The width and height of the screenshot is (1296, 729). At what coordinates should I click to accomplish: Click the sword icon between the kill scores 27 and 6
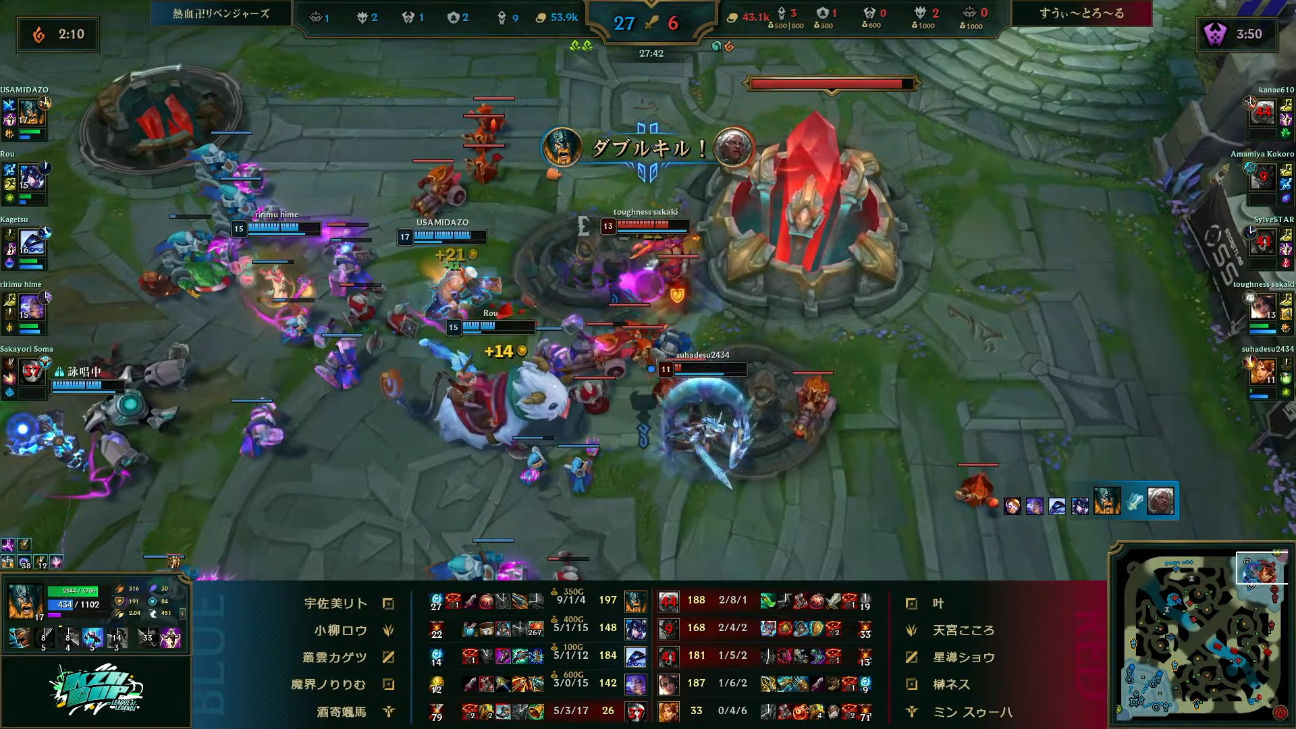click(x=649, y=23)
